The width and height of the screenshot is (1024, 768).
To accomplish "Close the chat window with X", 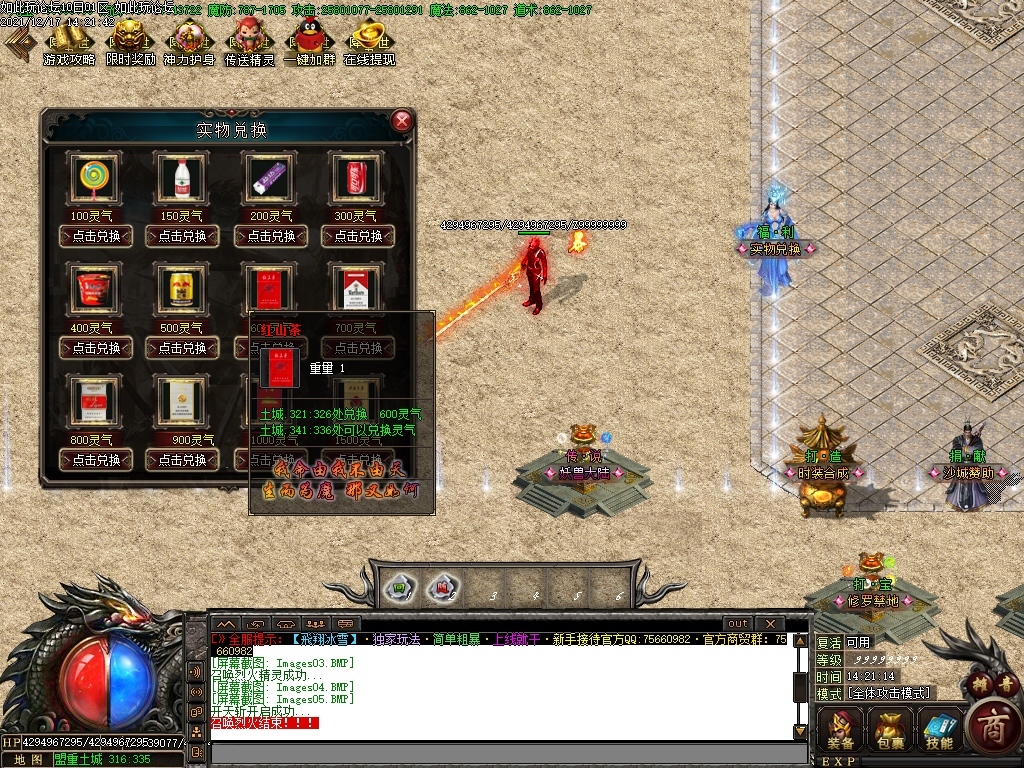I will (x=770, y=624).
